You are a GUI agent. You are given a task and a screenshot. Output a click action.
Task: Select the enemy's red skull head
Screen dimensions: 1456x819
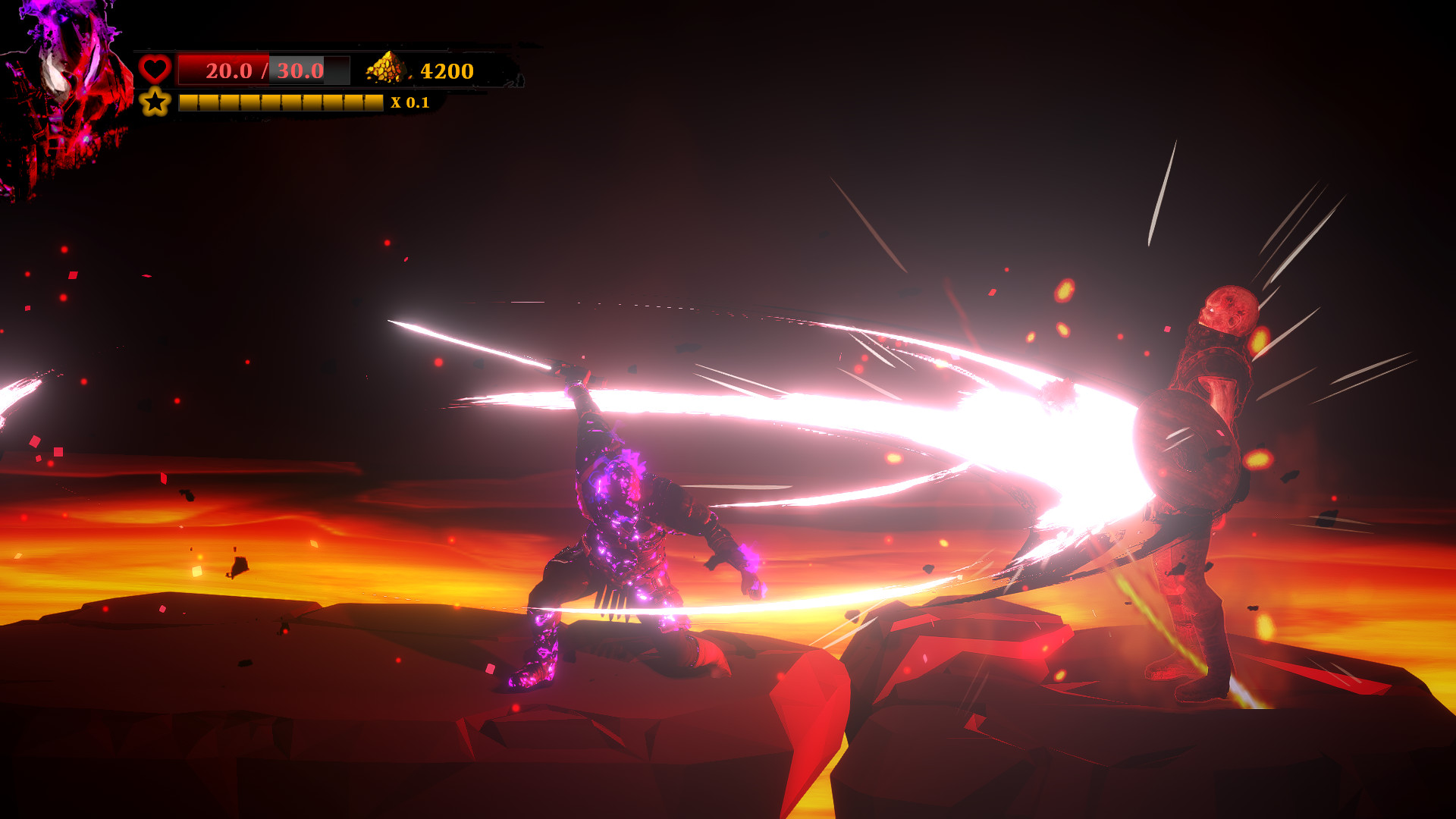click(x=1227, y=311)
